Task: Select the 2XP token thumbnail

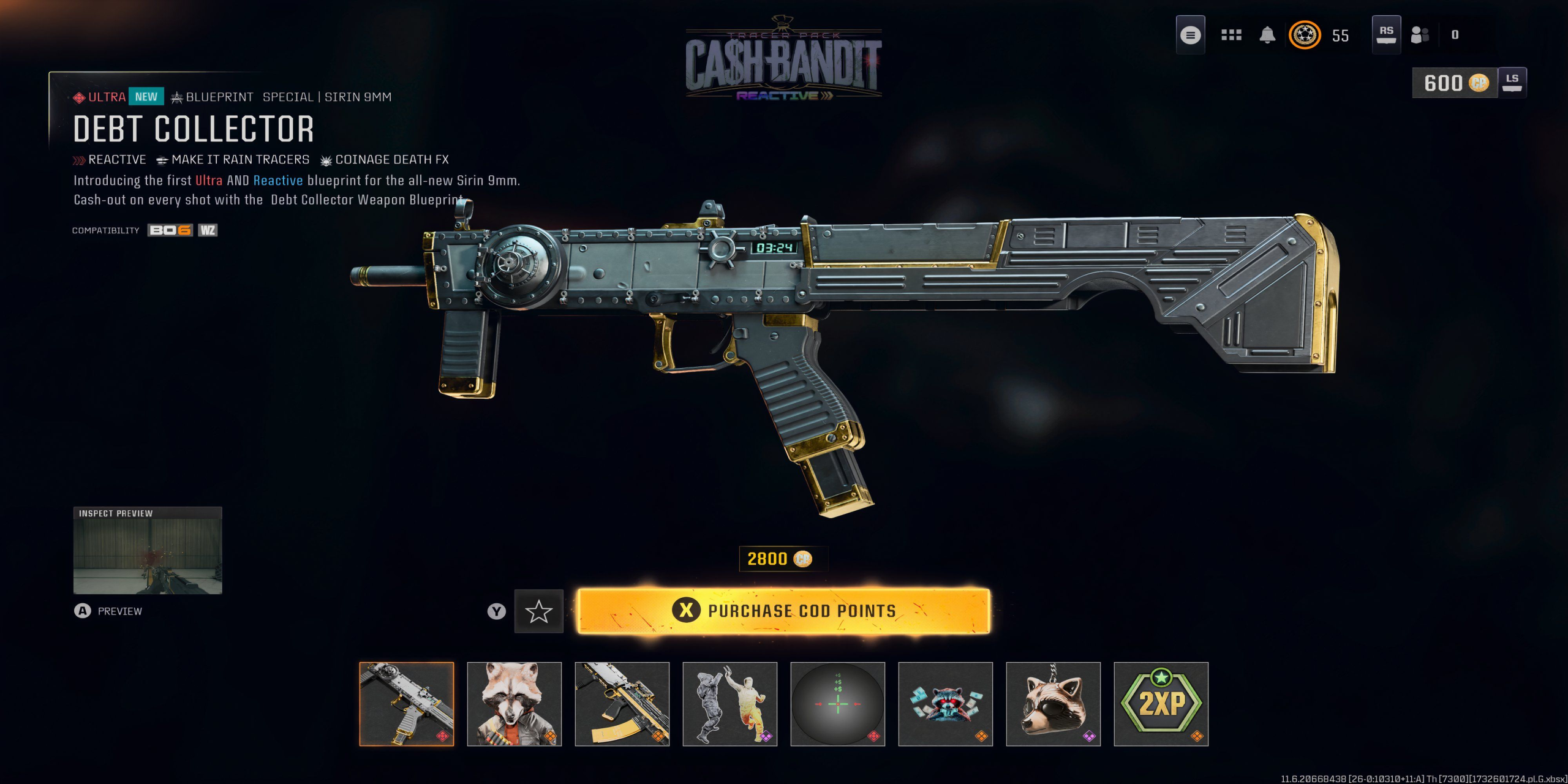Action: click(x=1161, y=704)
